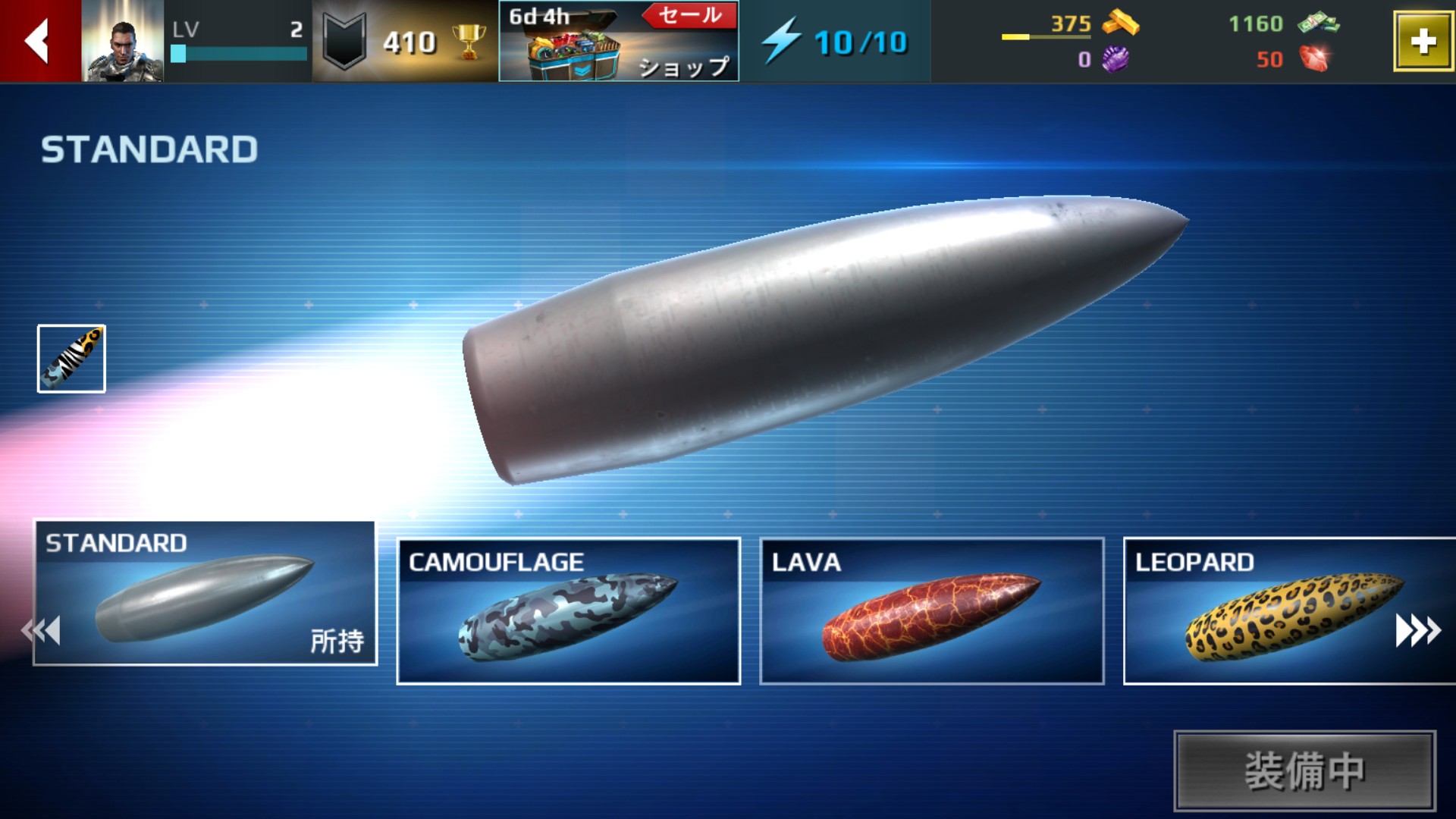This screenshot has width=1456, height=819.
Task: Pick the Lava bullet skin
Action: tap(931, 611)
